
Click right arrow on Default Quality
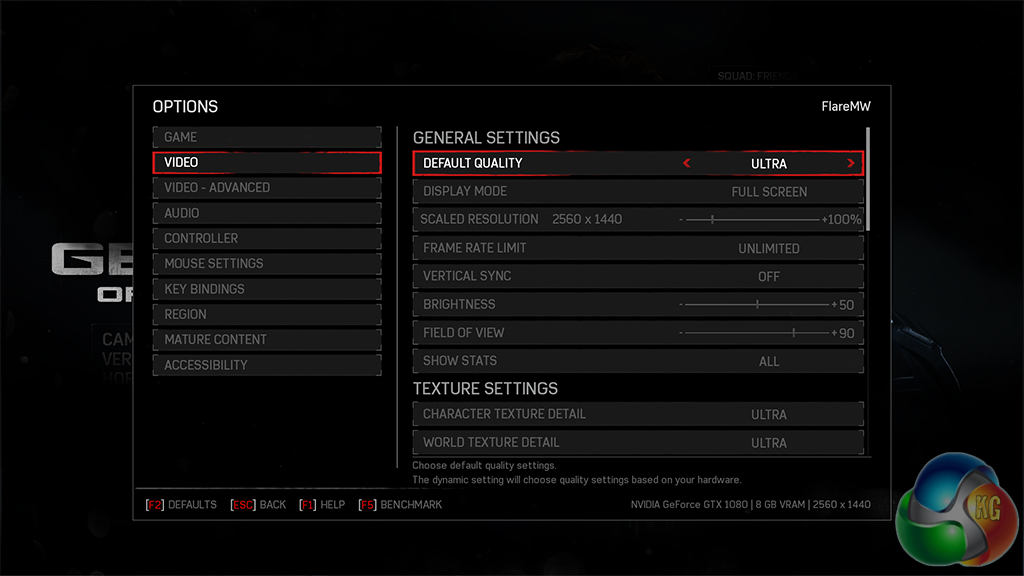(851, 163)
